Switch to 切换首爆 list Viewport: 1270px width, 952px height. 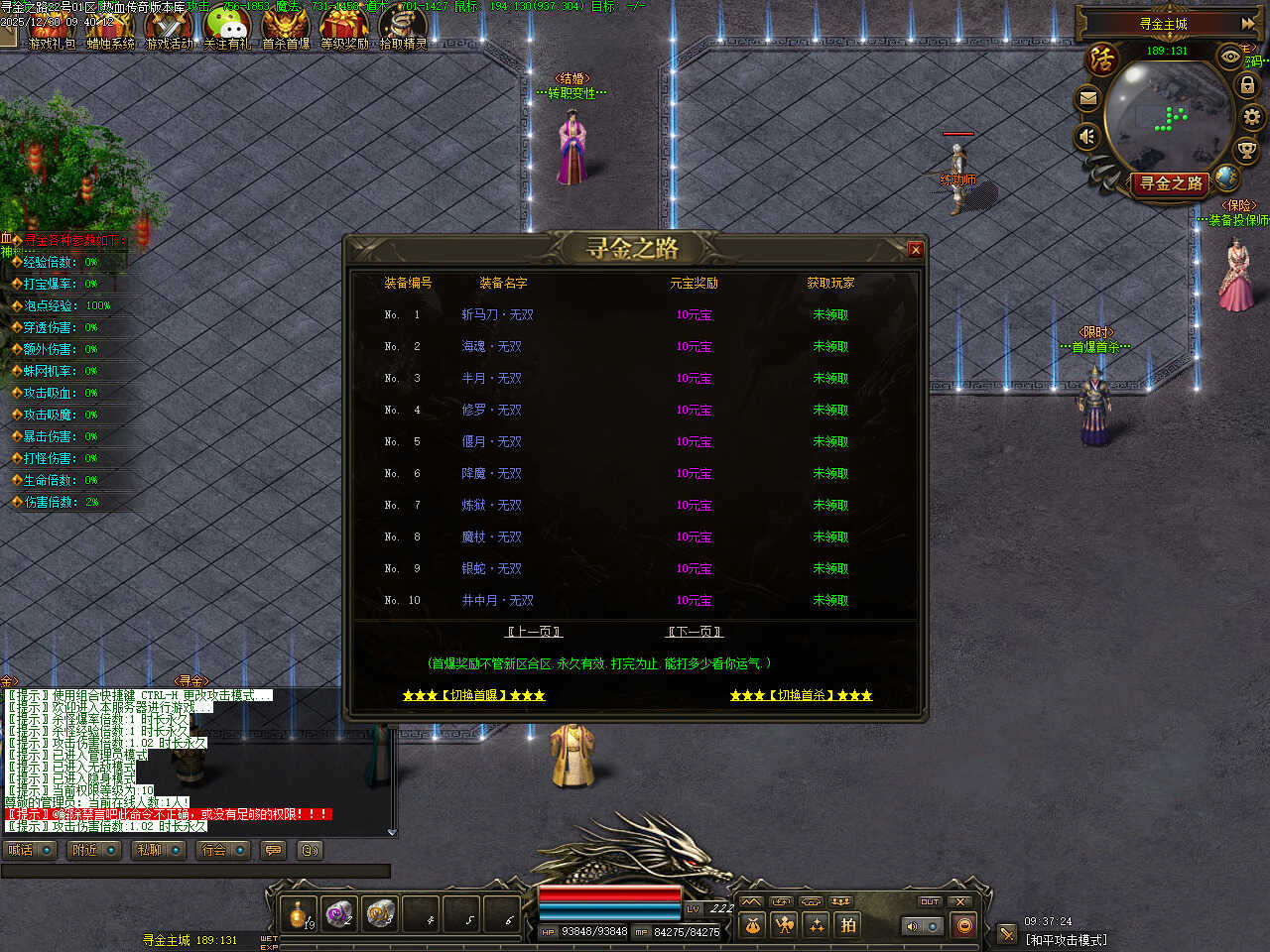pos(473,695)
